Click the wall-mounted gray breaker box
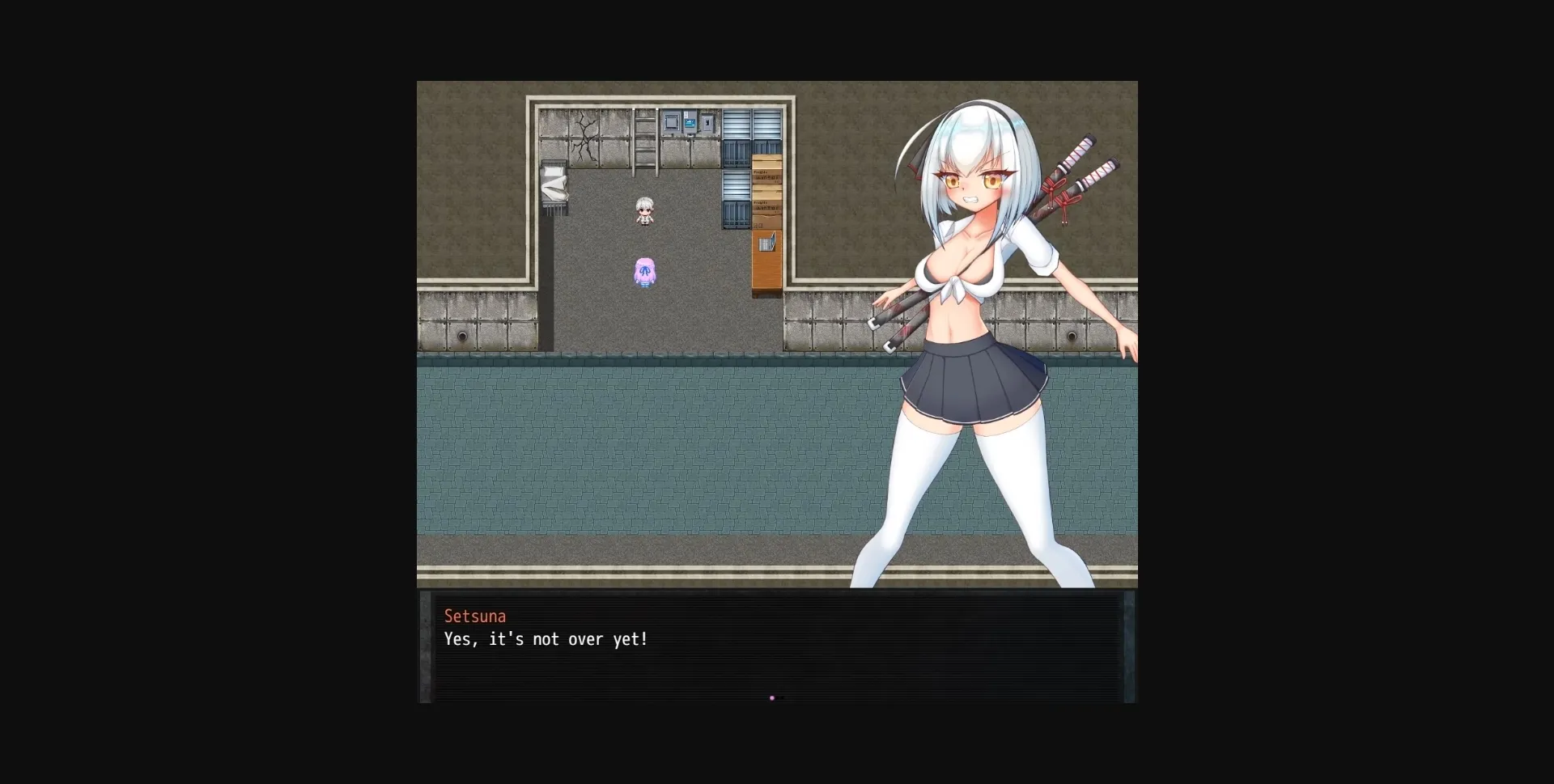 pos(706,123)
